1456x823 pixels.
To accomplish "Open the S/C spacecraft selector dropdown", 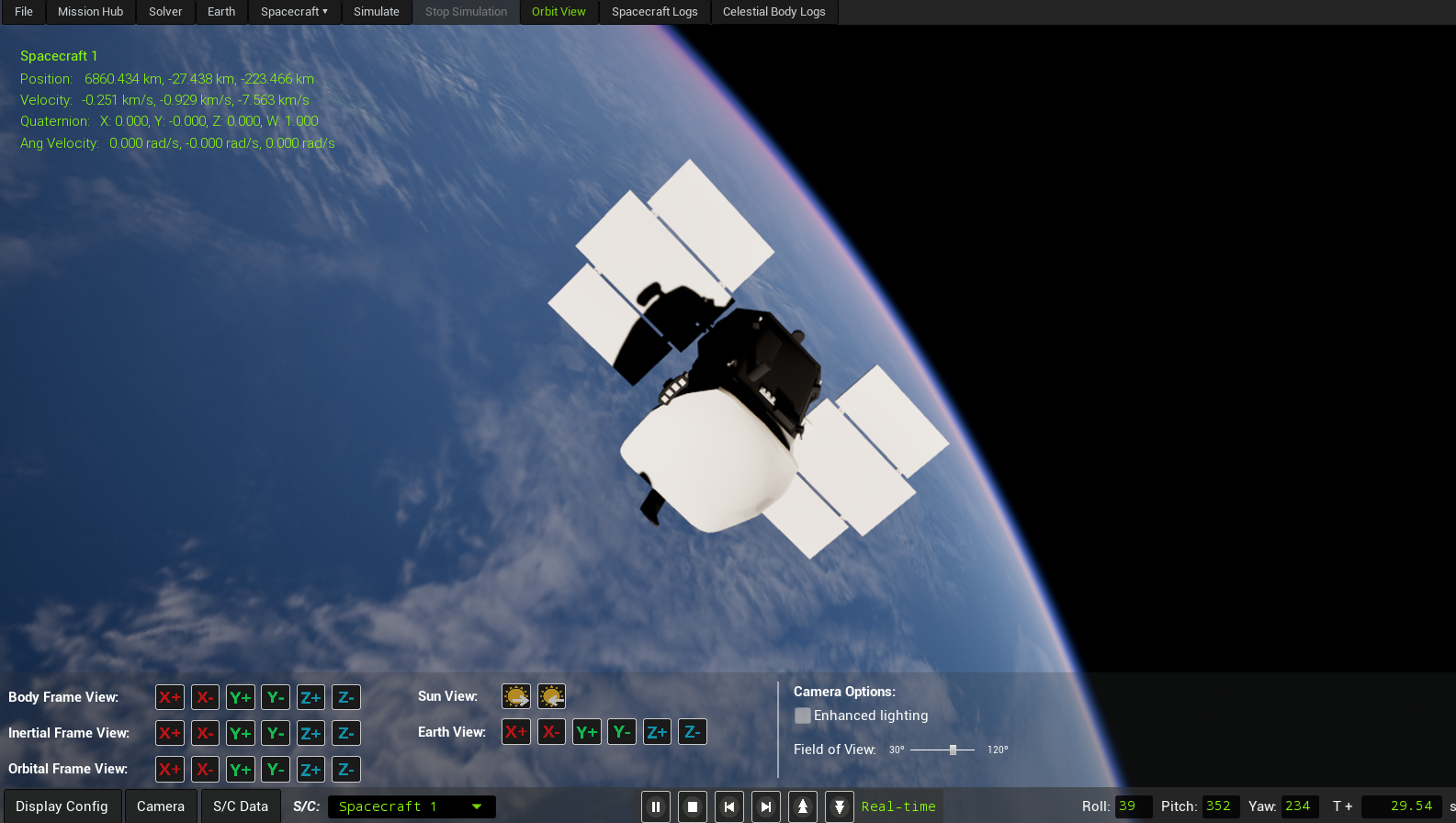I will (x=412, y=806).
